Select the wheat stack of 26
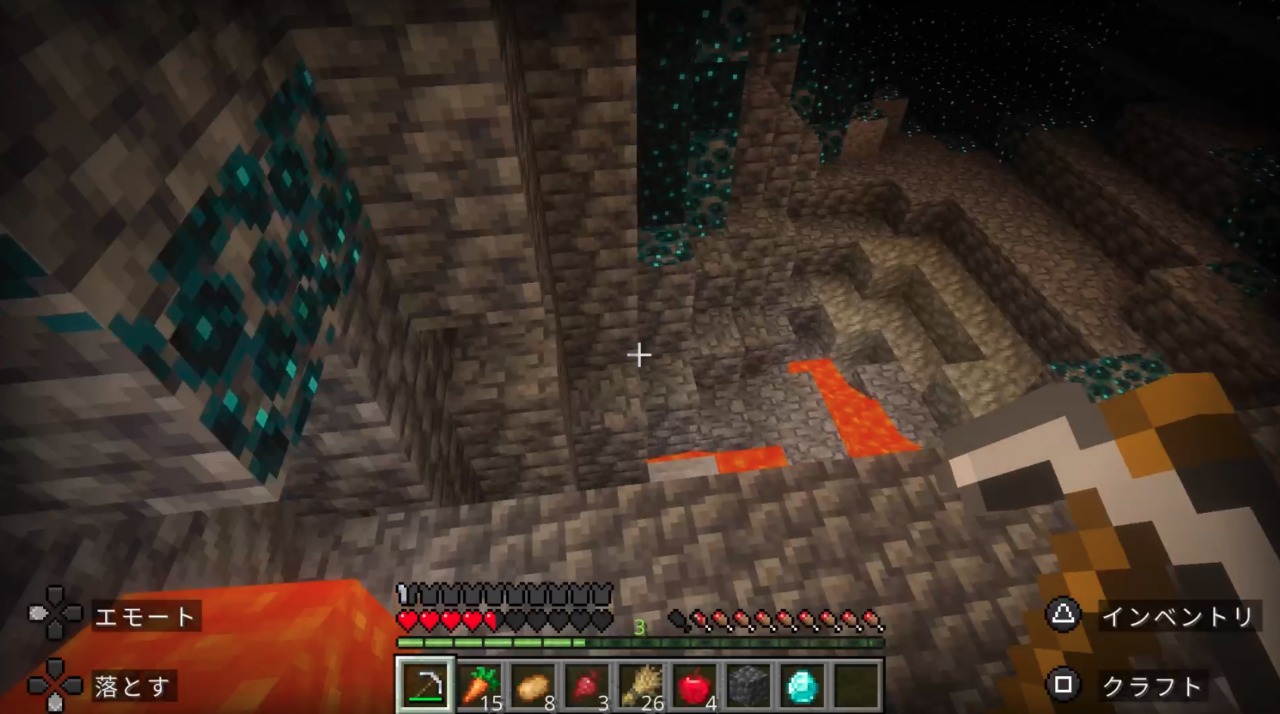Screen dimensions: 1280x714 pos(640,685)
